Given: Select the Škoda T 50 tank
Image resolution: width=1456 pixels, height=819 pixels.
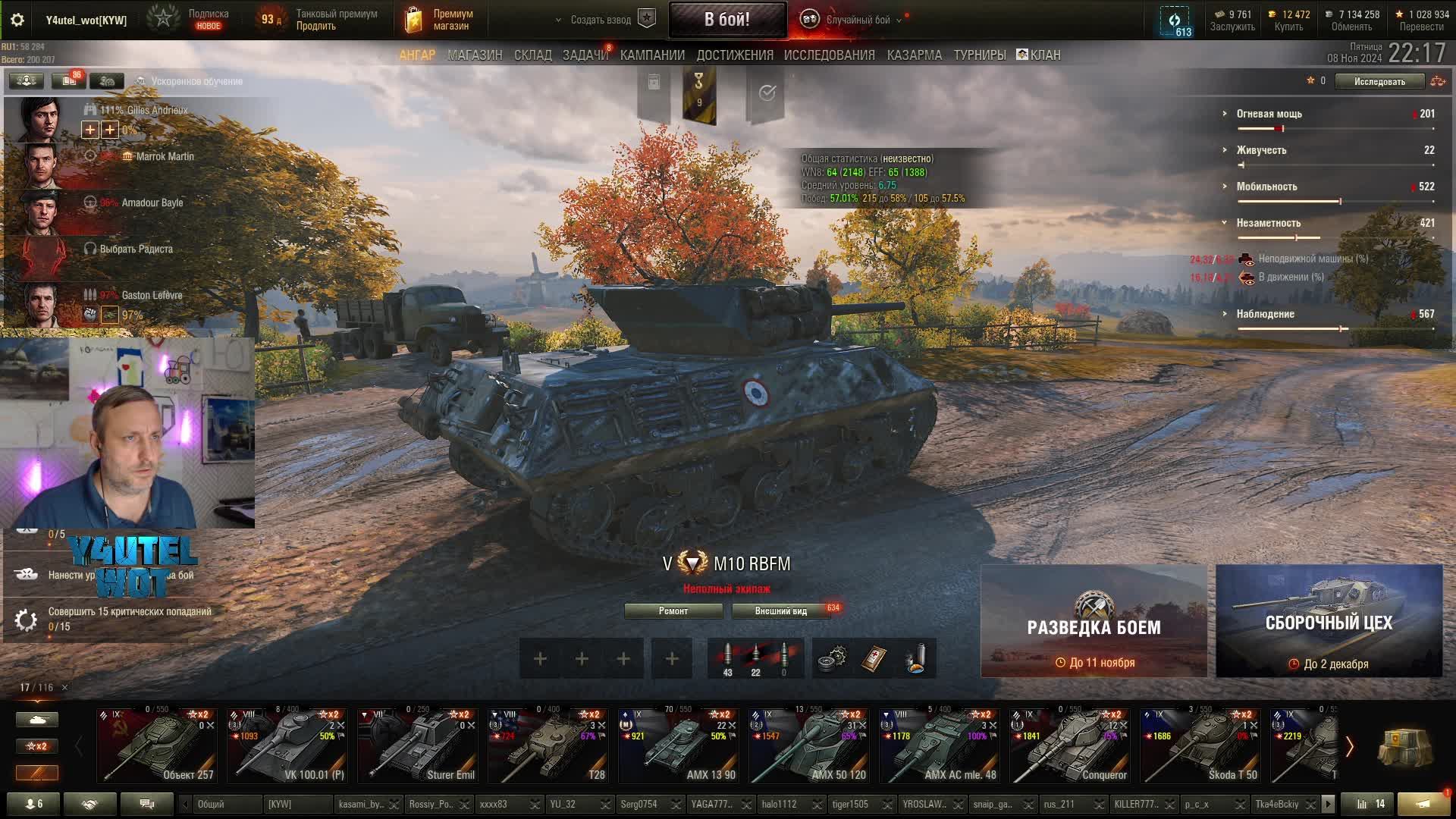Looking at the screenshot, I should (x=1200, y=746).
